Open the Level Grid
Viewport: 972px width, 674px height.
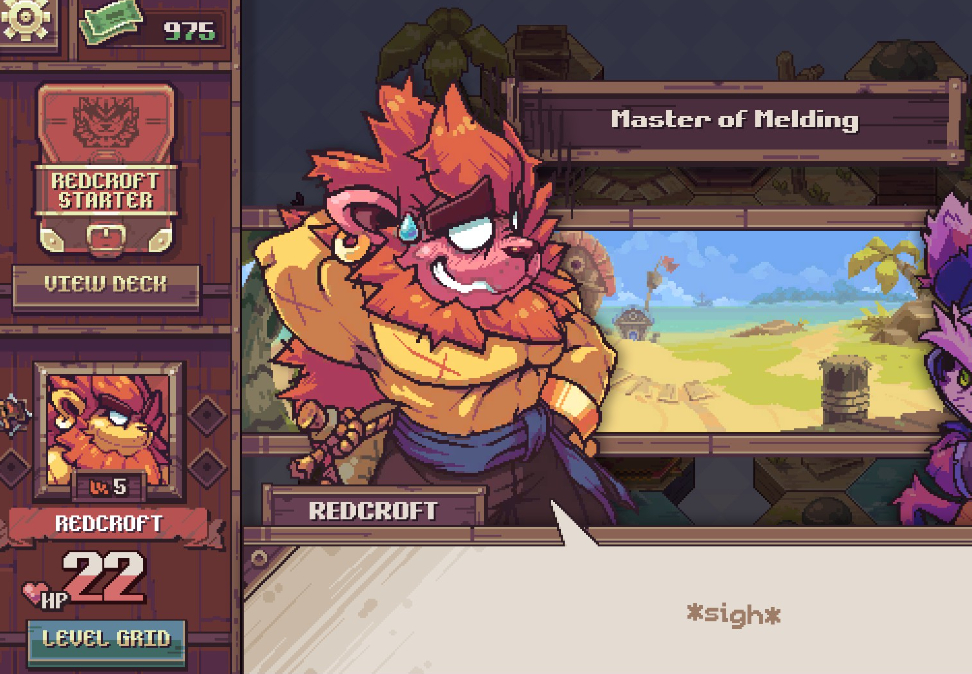(x=106, y=639)
